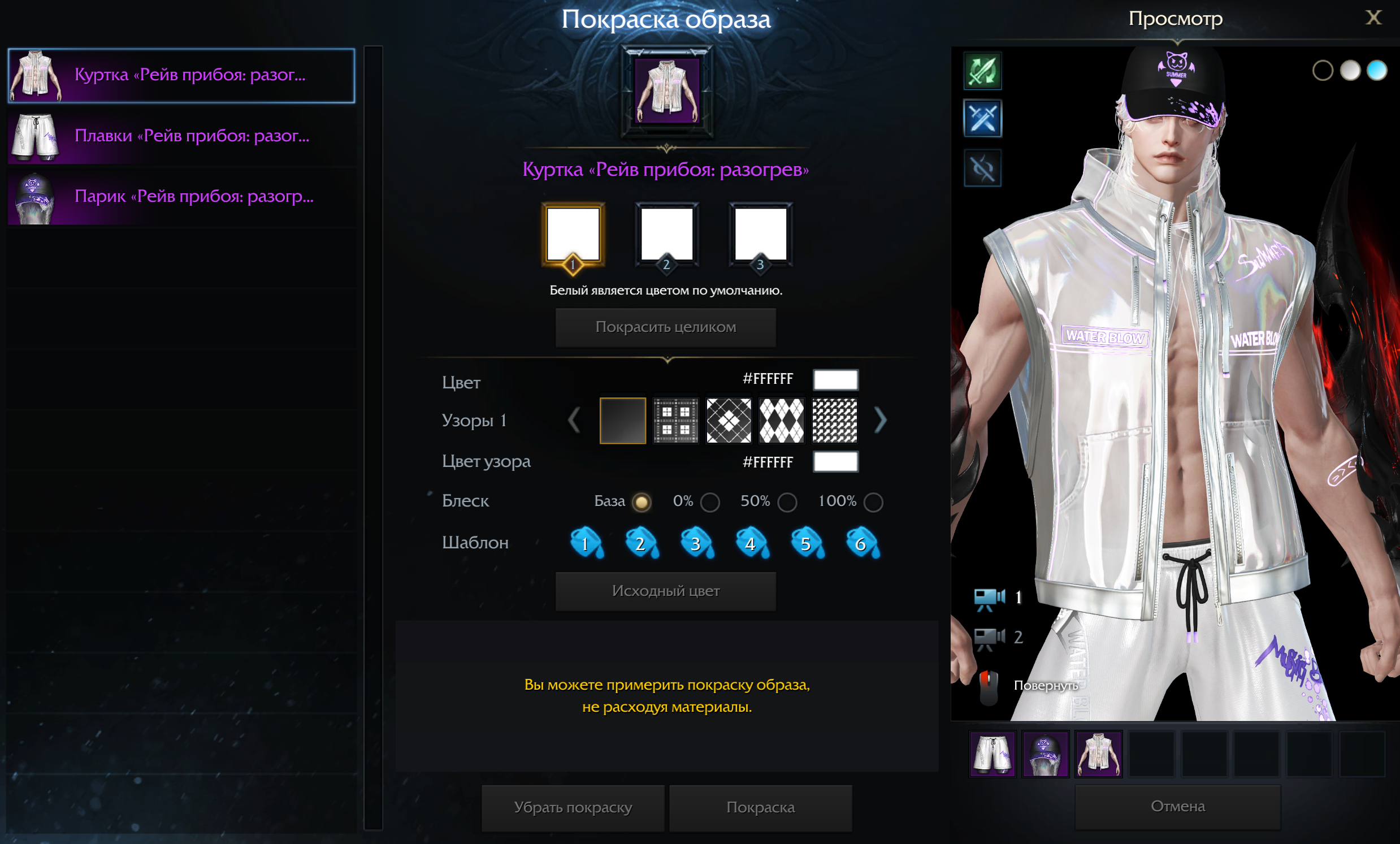Select the Парик item row
The width and height of the screenshot is (1400, 844).
click(181, 197)
